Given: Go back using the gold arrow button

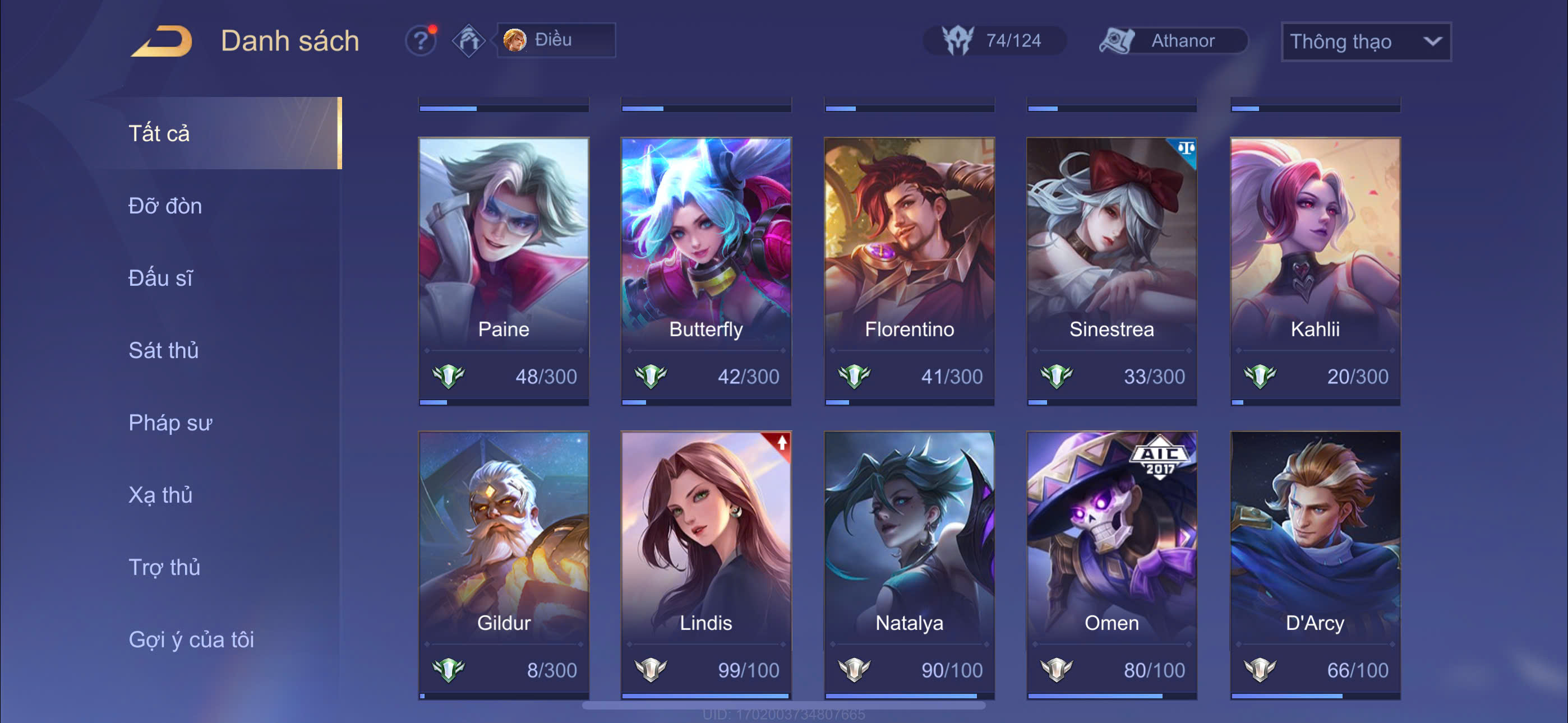Looking at the screenshot, I should pyautogui.click(x=162, y=41).
